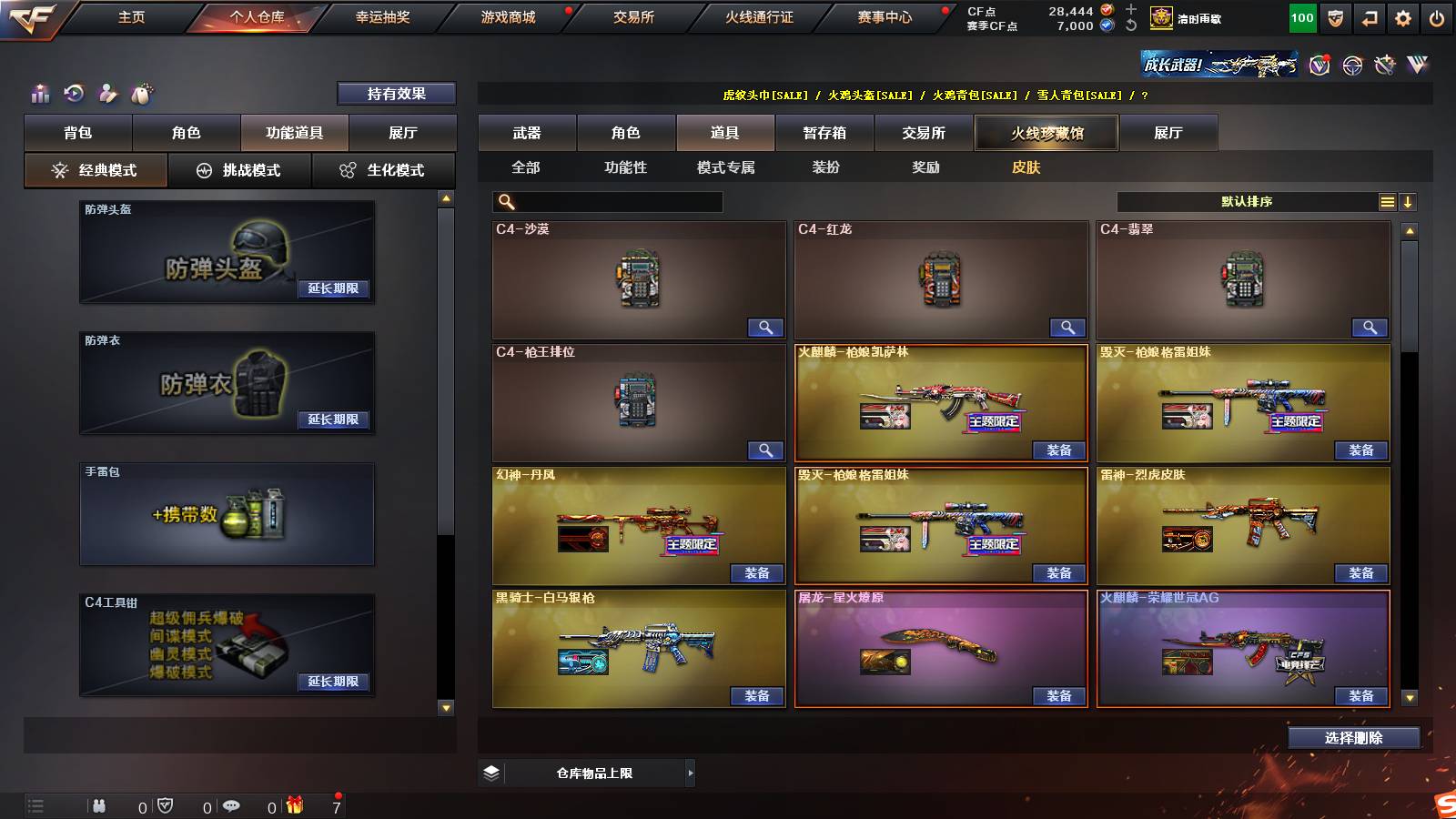Click the history restore icon near top-left toolbar
Viewport: 1456px width, 819px height.
pos(74,92)
